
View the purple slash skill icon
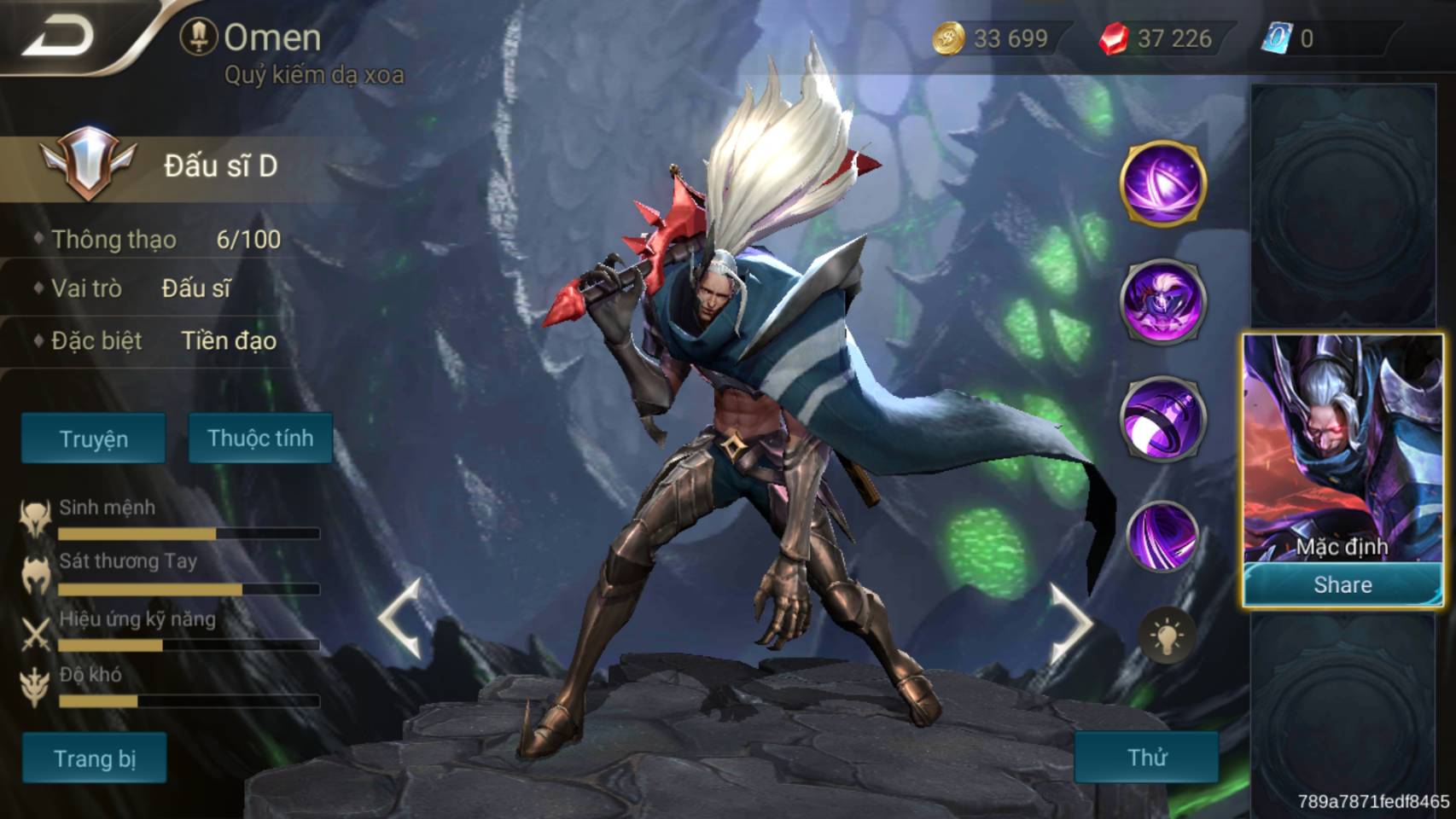(1162, 536)
